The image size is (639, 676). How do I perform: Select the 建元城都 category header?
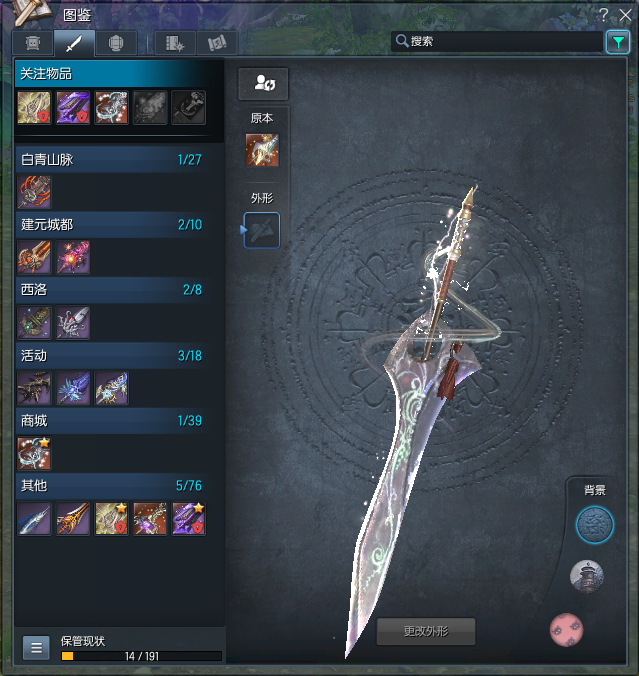point(111,224)
